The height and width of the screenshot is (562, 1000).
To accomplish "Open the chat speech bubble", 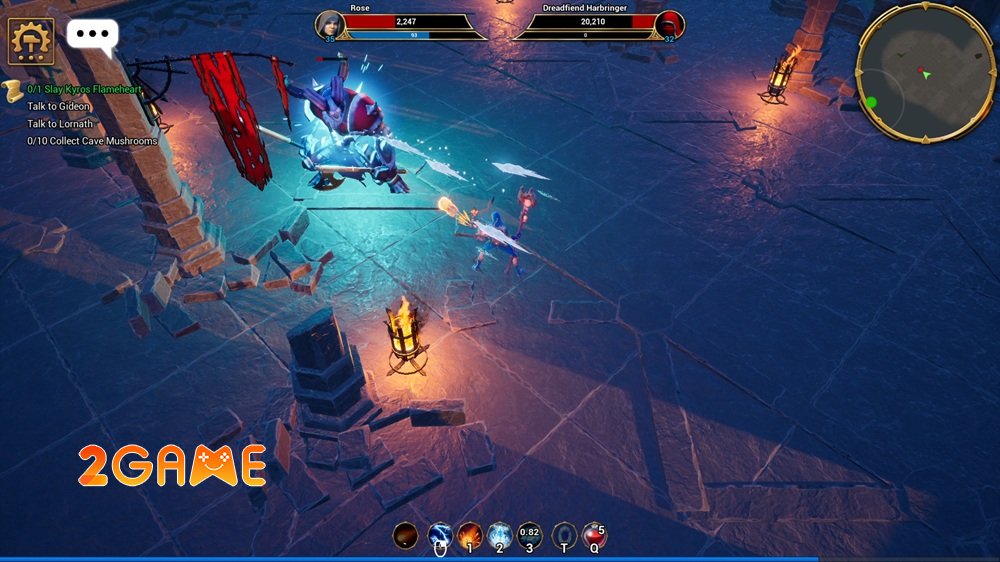I will (x=92, y=35).
